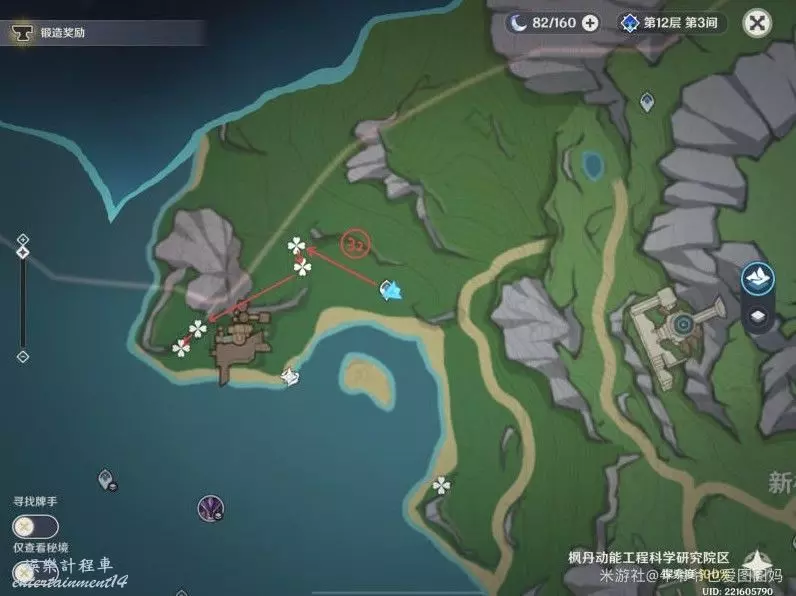Click the zoom slider's top diamond button

click(x=23, y=240)
